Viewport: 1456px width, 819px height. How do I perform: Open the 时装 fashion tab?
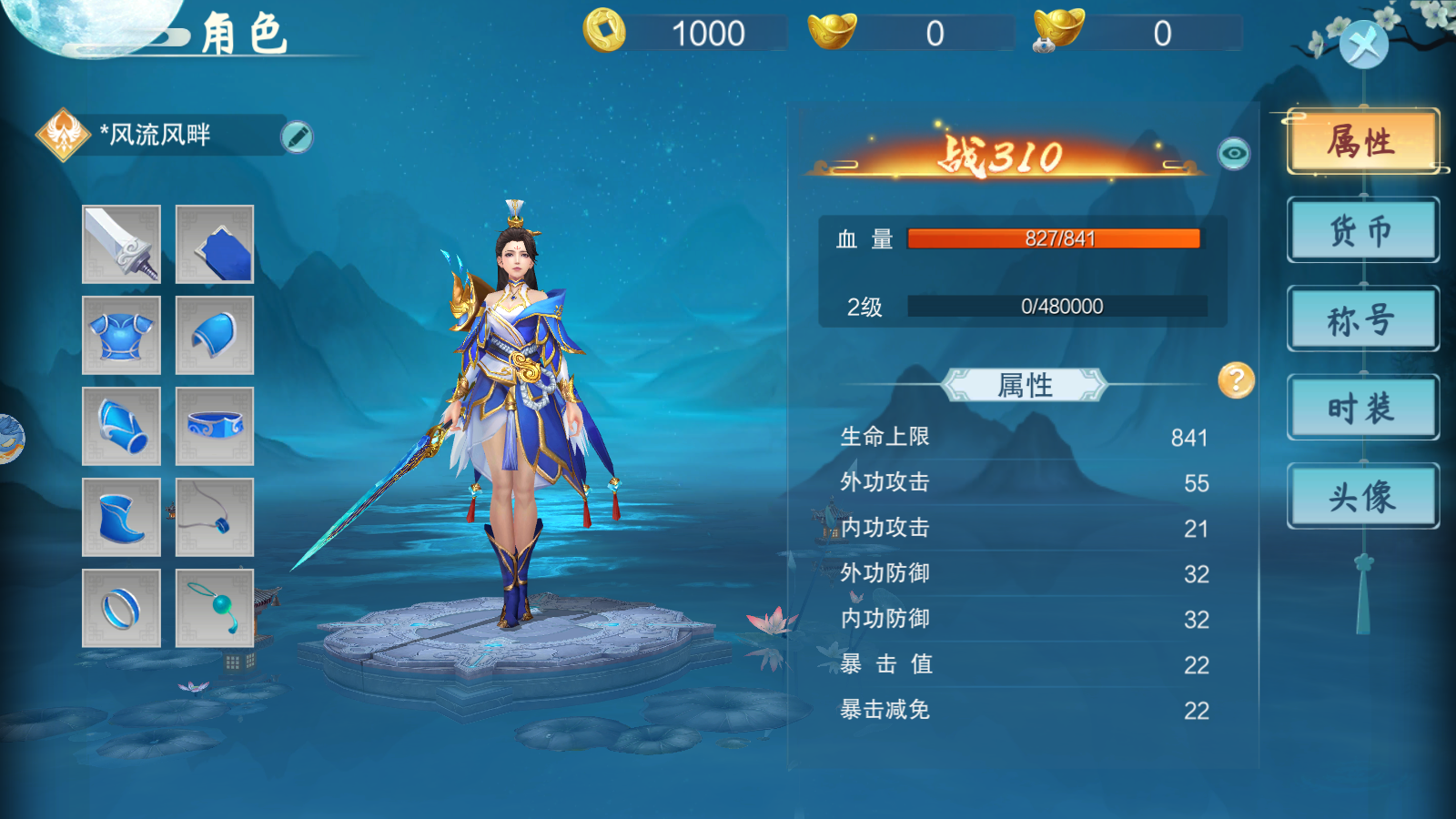pos(1362,407)
